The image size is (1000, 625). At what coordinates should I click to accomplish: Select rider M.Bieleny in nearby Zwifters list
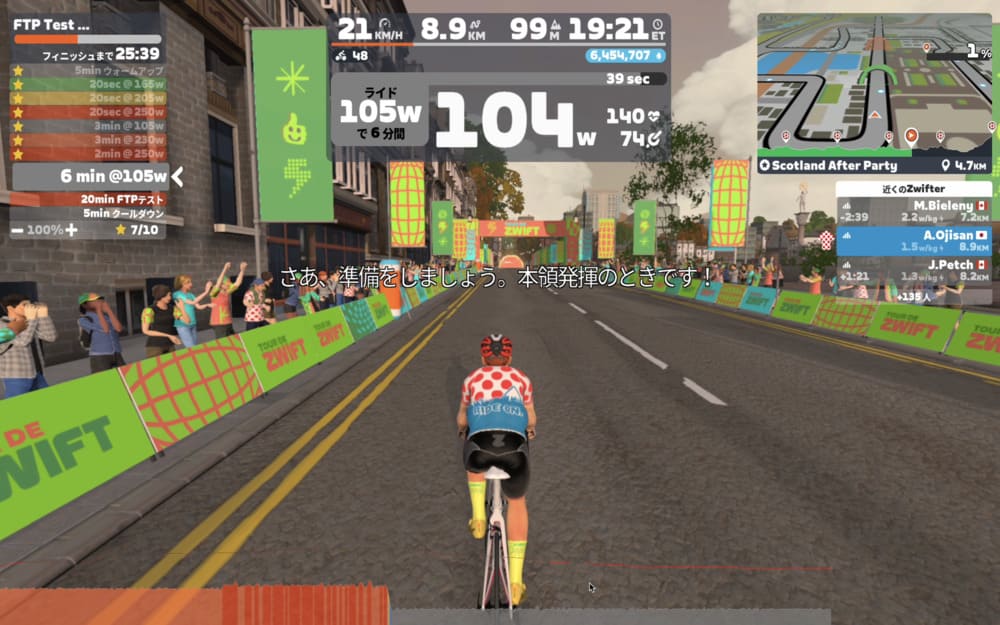coord(914,210)
